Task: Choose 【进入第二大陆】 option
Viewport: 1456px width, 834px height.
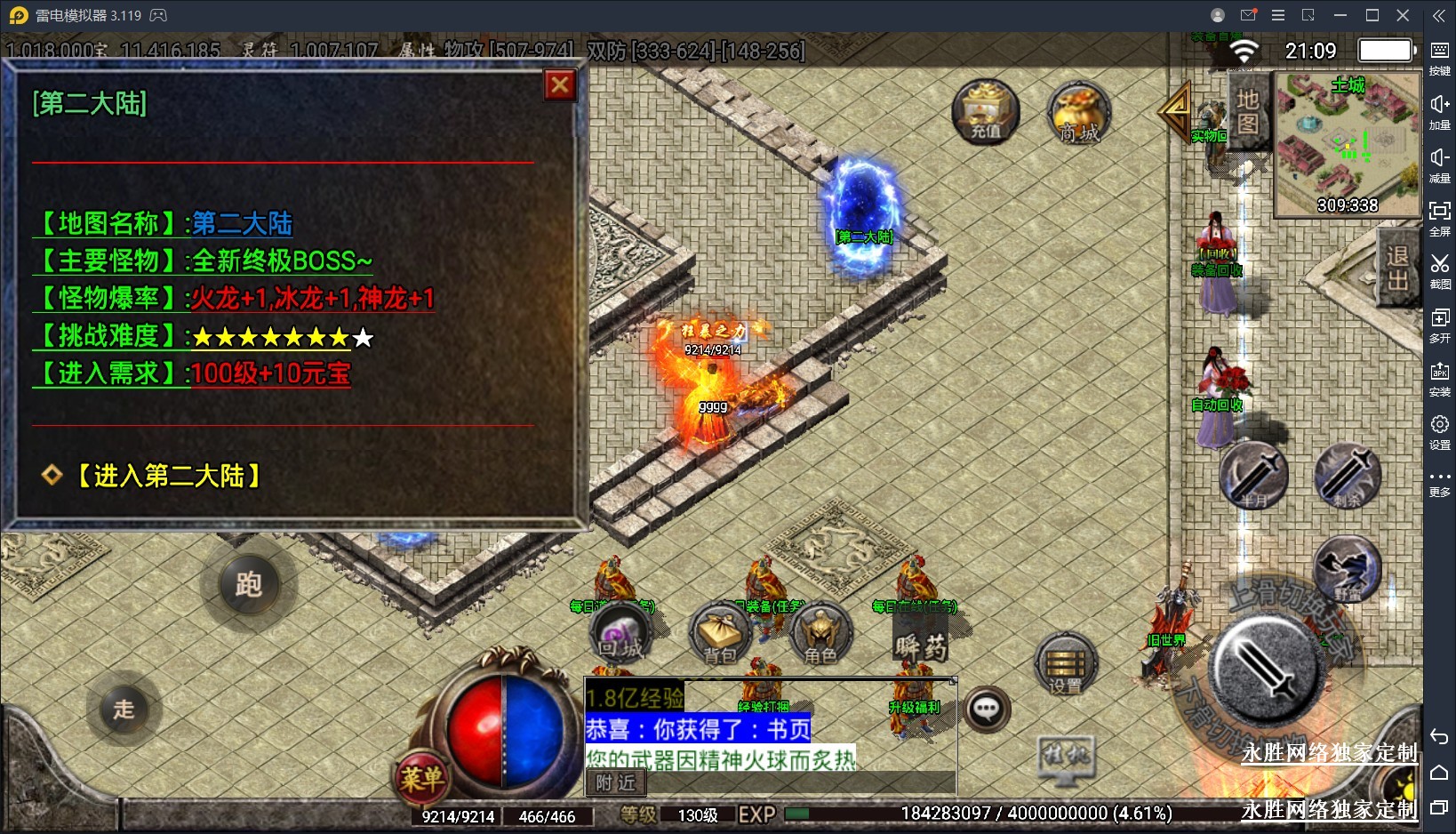Action: (167, 477)
